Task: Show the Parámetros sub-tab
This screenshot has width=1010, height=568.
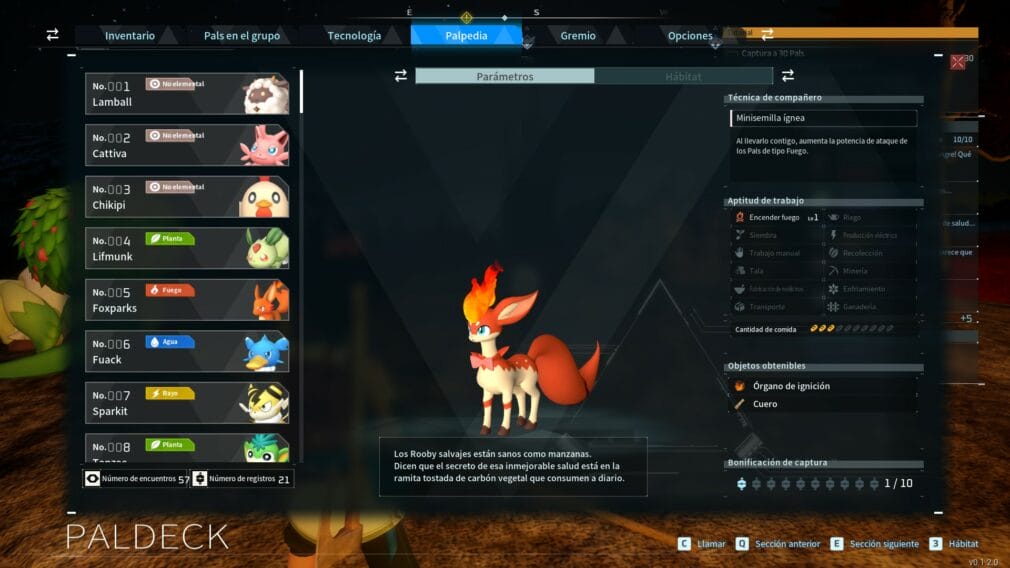Action: 505,76
